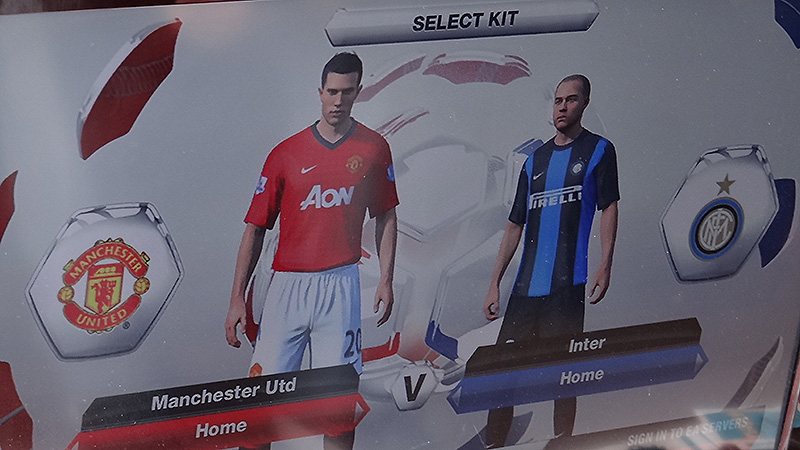Select the Inter club crest
The height and width of the screenshot is (450, 800).
click(717, 226)
